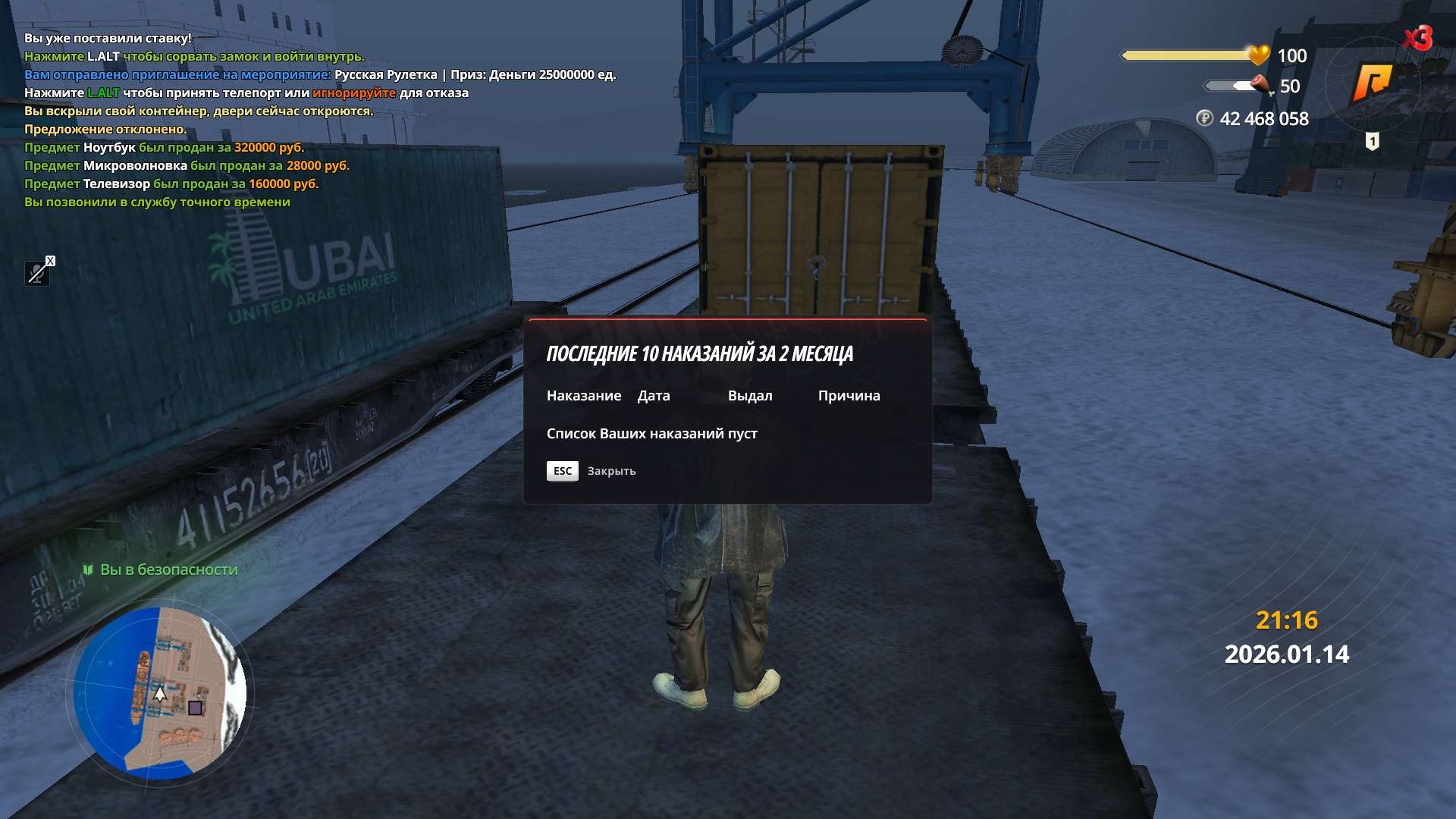Select the Причина column header
This screenshot has height=819, width=1456.
coord(849,396)
